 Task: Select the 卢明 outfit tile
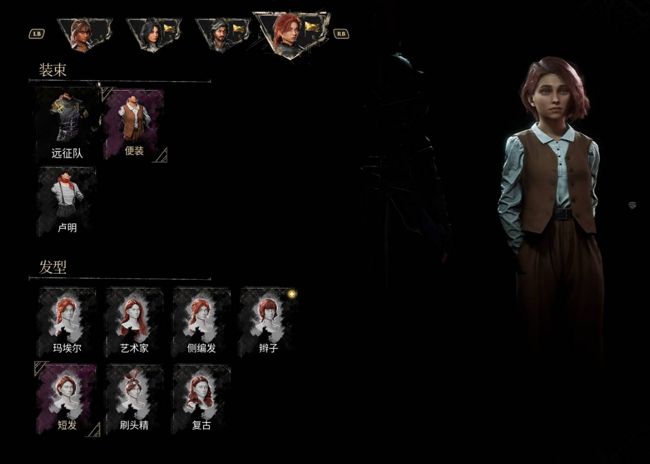pos(66,200)
